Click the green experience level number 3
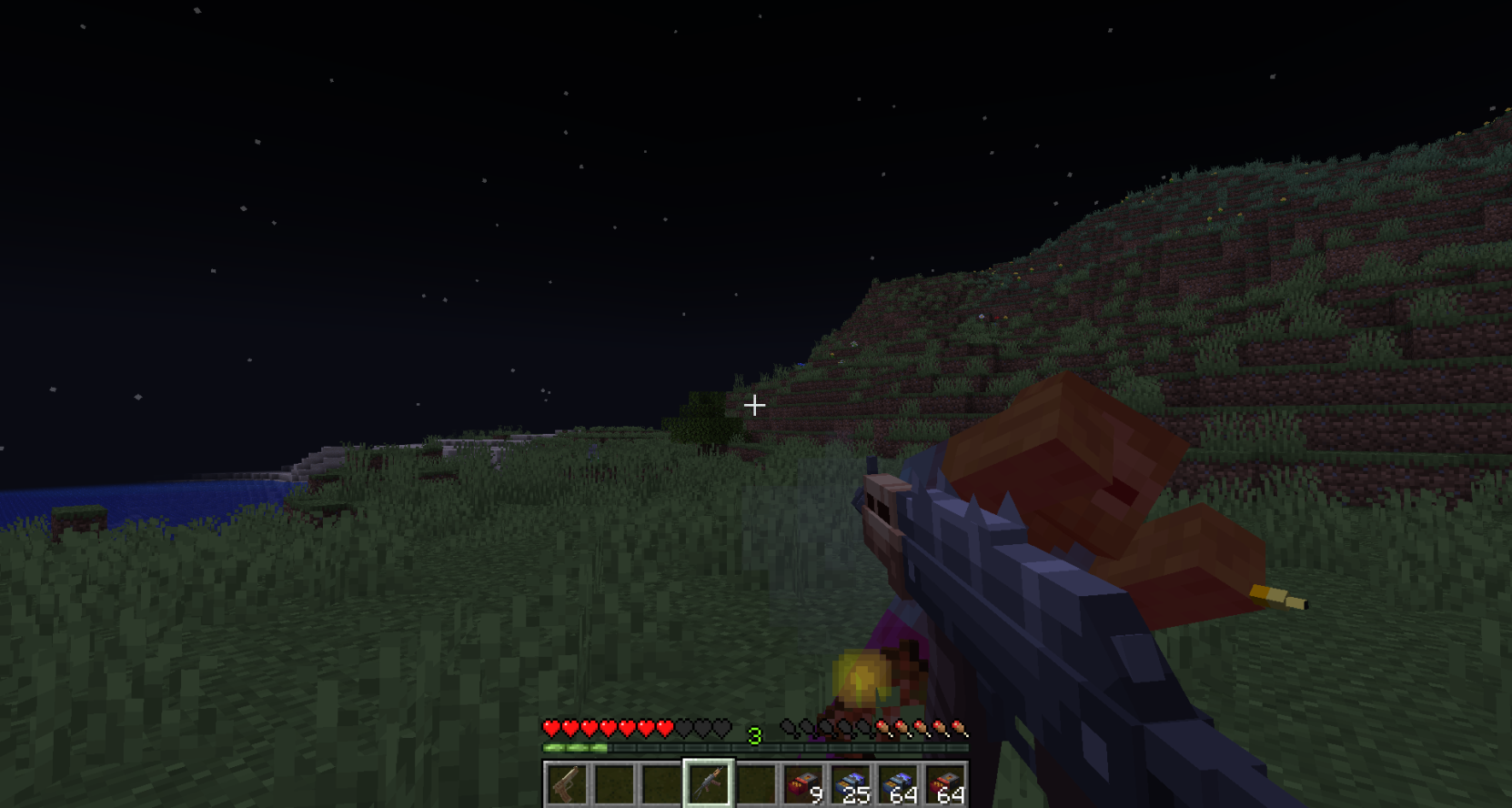Screen dimensions: 1512x808 (x=755, y=734)
